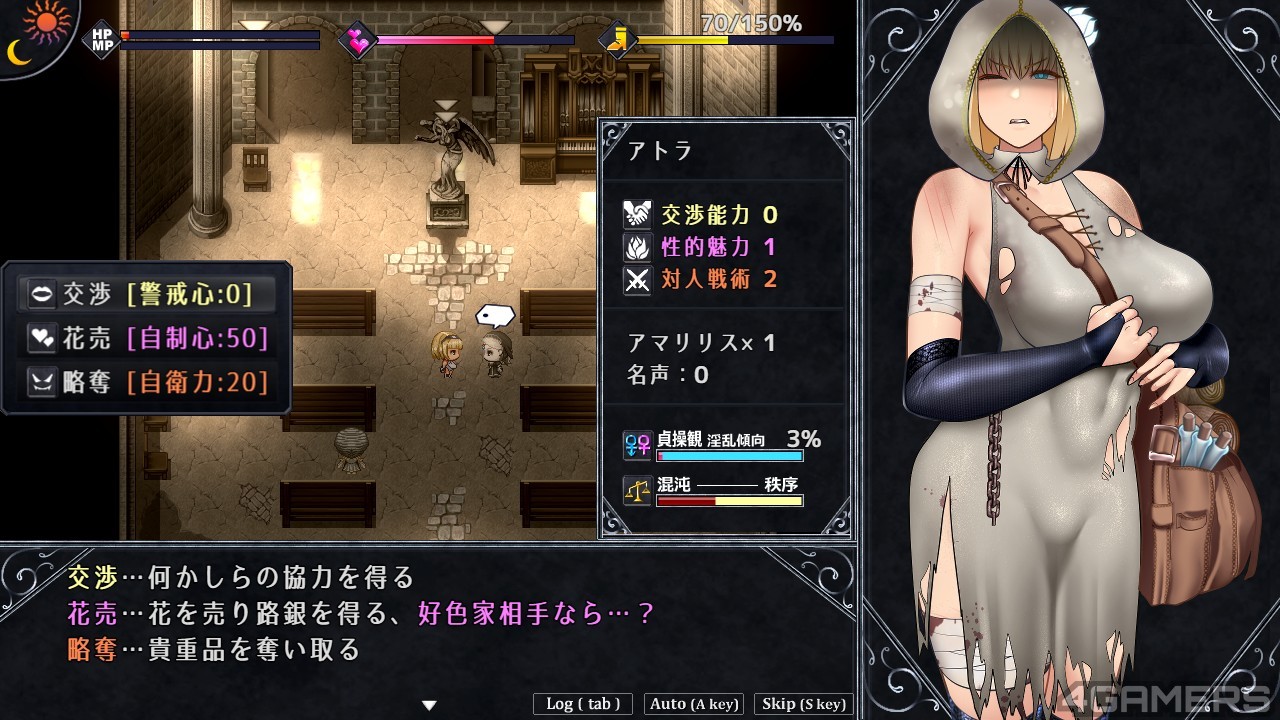The width and height of the screenshot is (1280, 720).
Task: Open the Log button
Action: (583, 704)
